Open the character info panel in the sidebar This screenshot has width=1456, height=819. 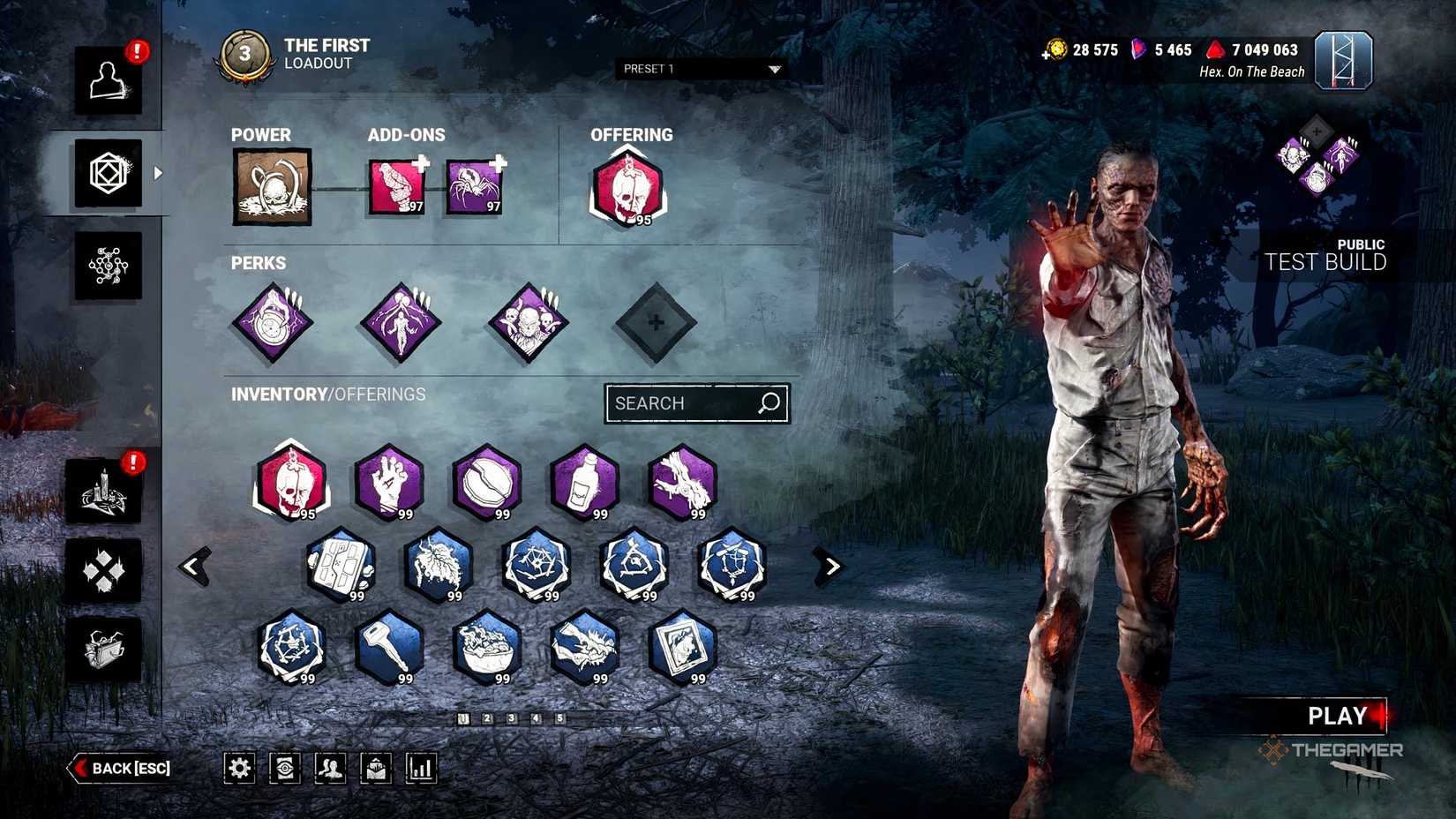pos(108,81)
